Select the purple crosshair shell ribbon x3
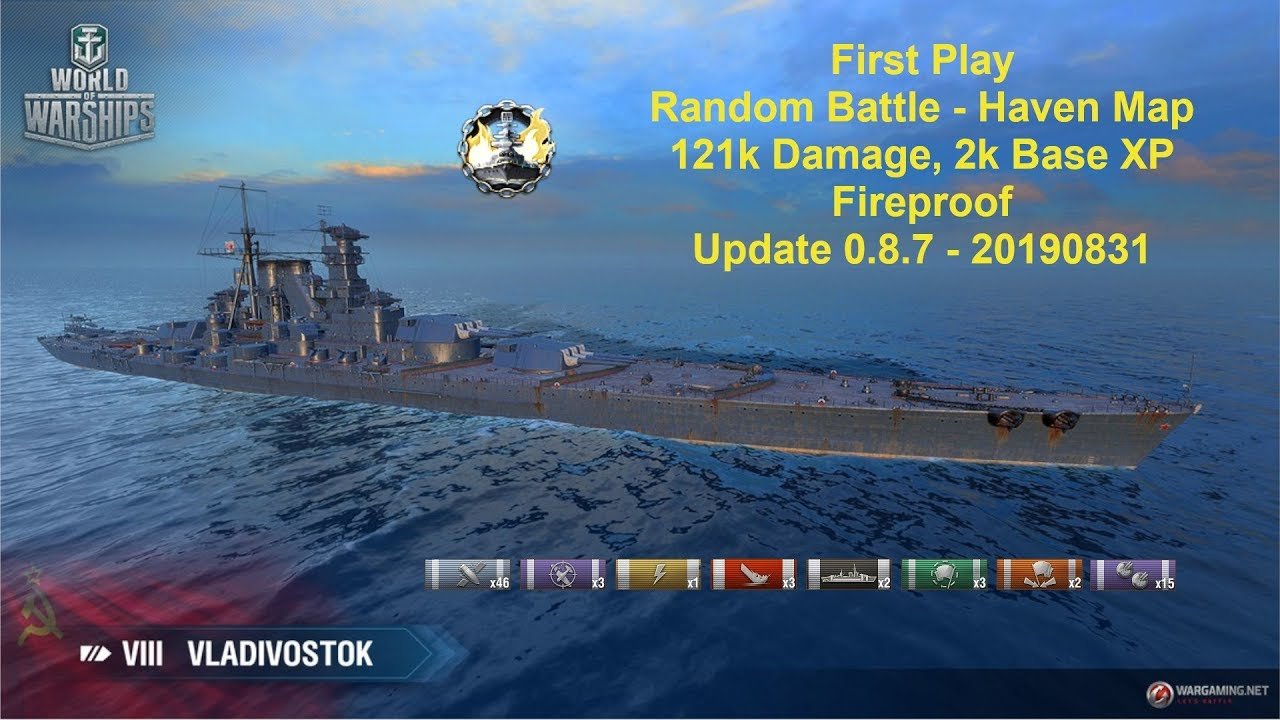The width and height of the screenshot is (1280, 720). pos(563,575)
